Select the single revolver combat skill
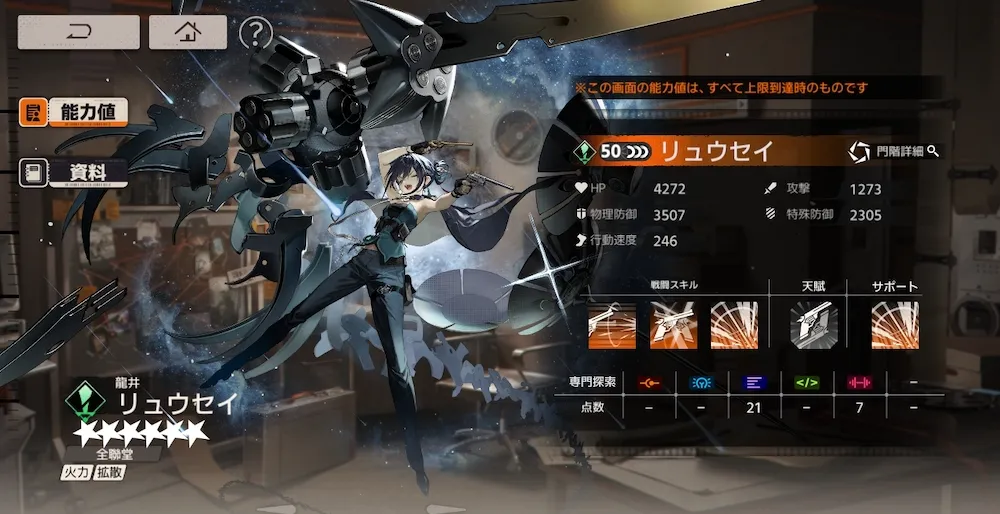The height and width of the screenshot is (514, 1000). point(612,326)
